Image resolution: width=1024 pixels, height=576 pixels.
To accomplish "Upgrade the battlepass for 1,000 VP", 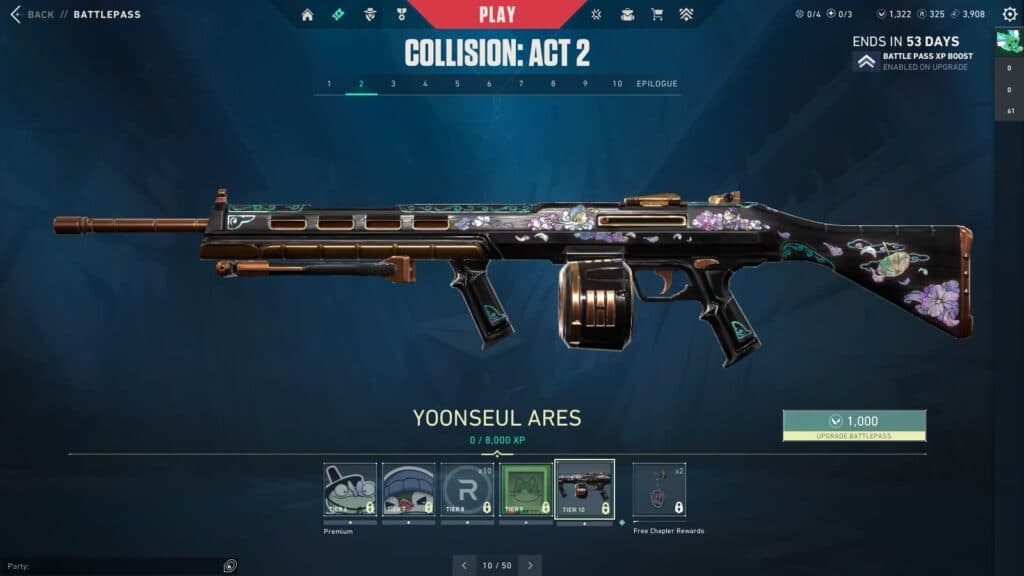I will 854,425.
